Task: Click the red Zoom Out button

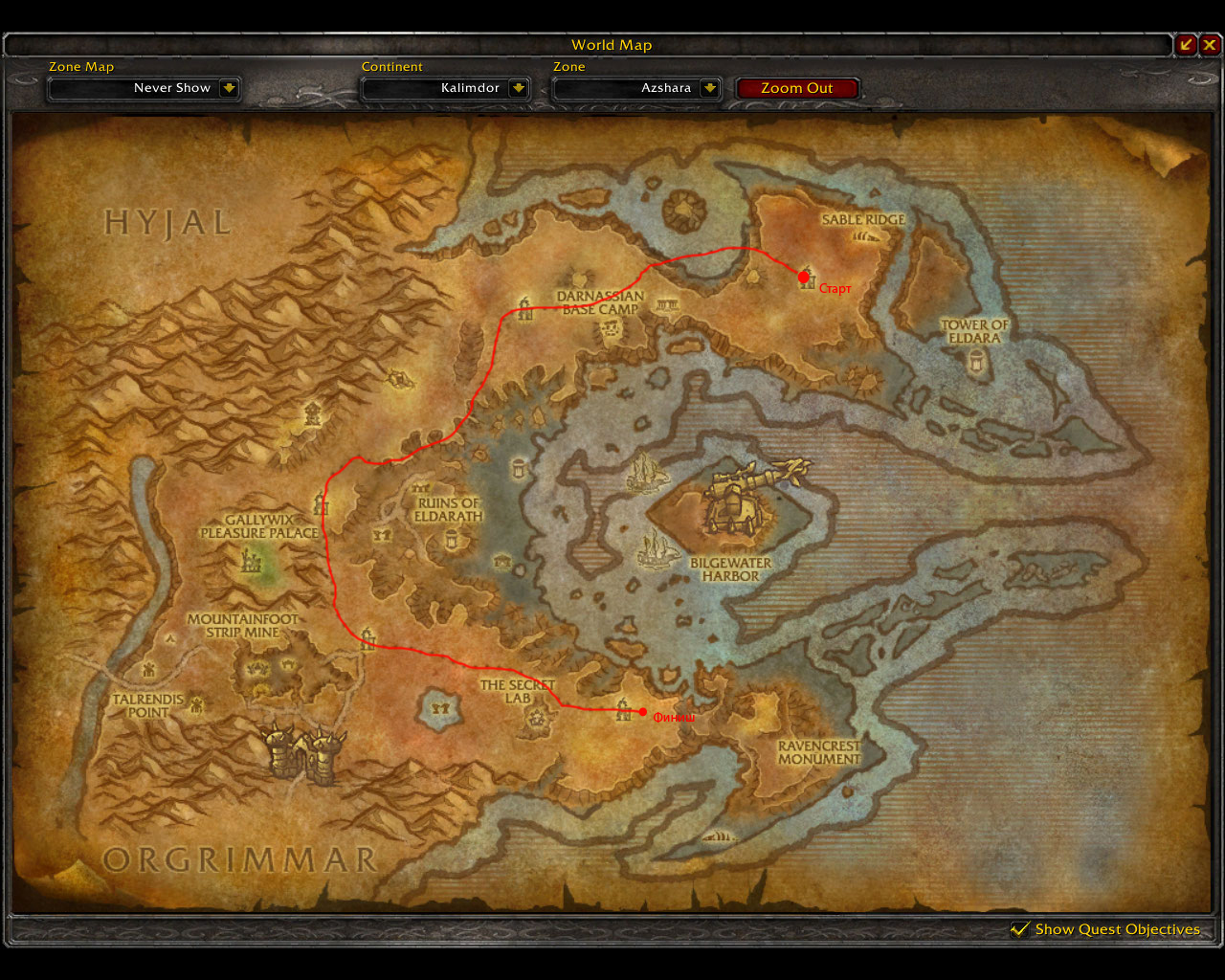Action: click(x=796, y=88)
